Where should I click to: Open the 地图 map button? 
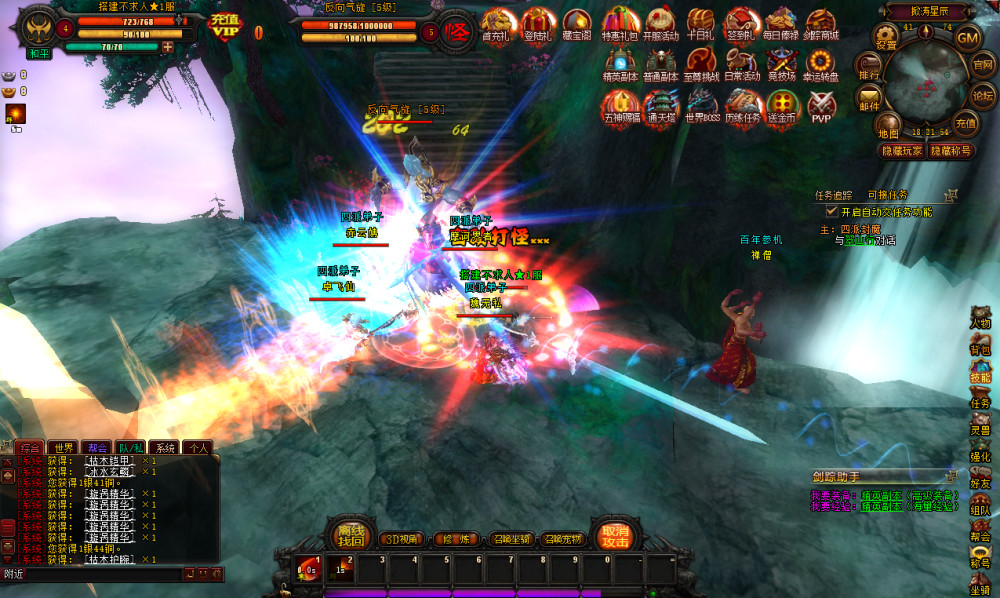[888, 127]
